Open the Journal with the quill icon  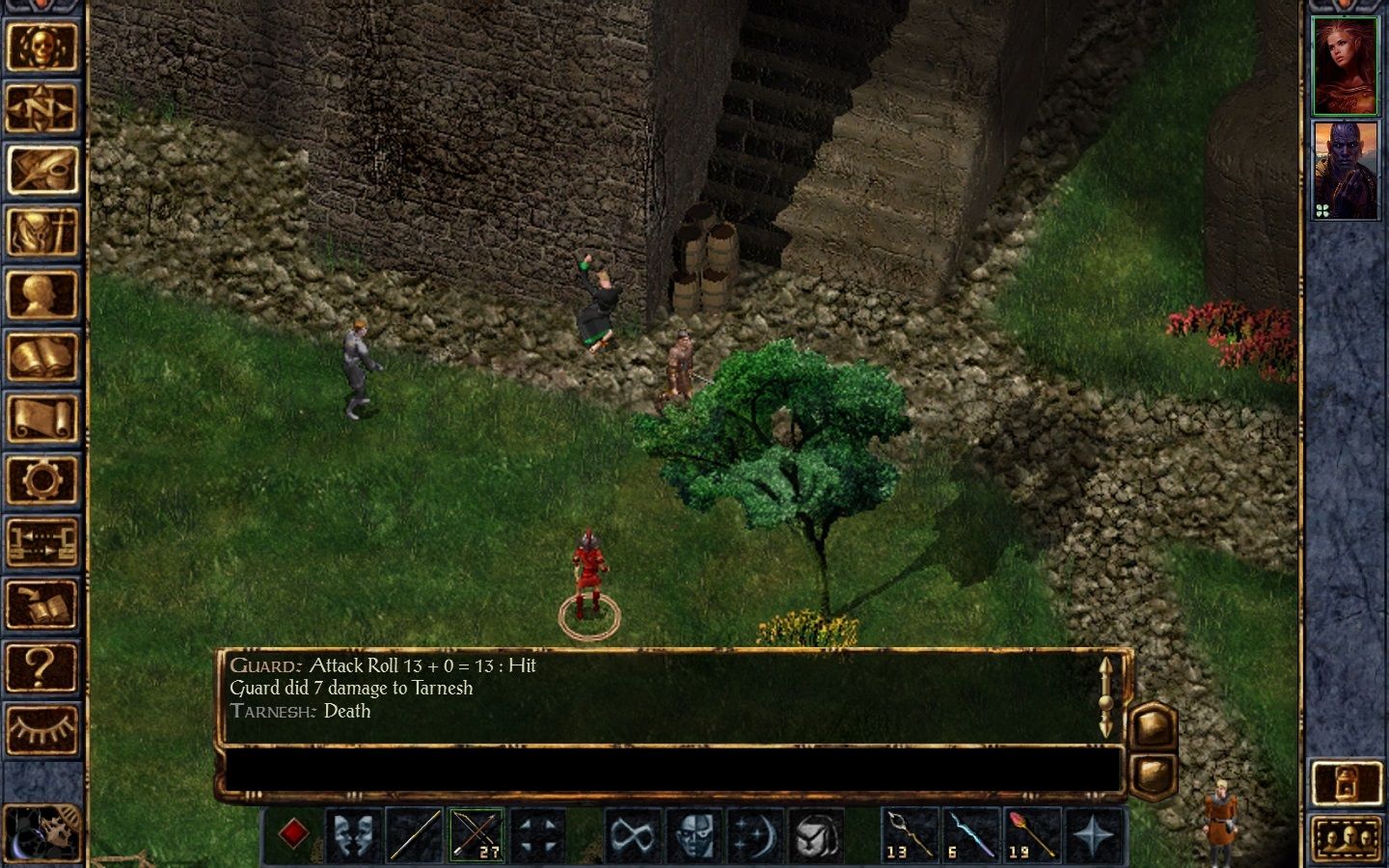point(44,168)
